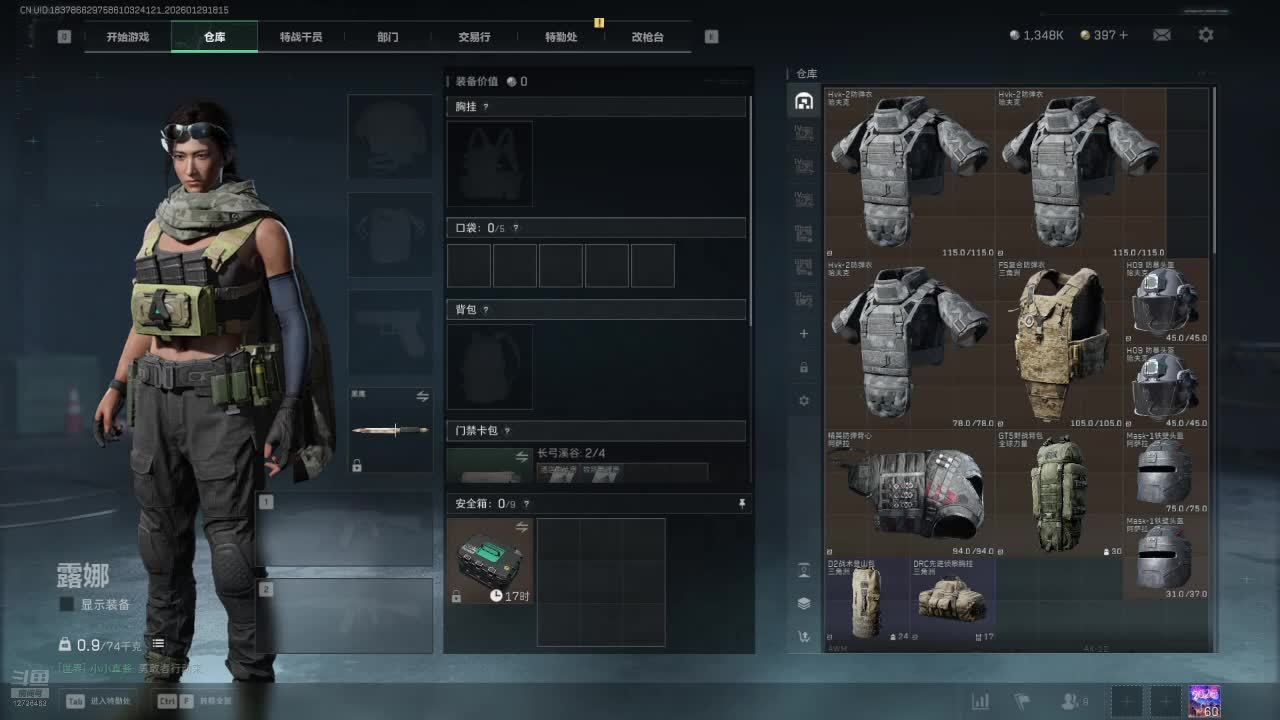Viewport: 1280px width, 720px height.
Task: Select the DRC advanced recon chest rig
Action: coord(952,600)
